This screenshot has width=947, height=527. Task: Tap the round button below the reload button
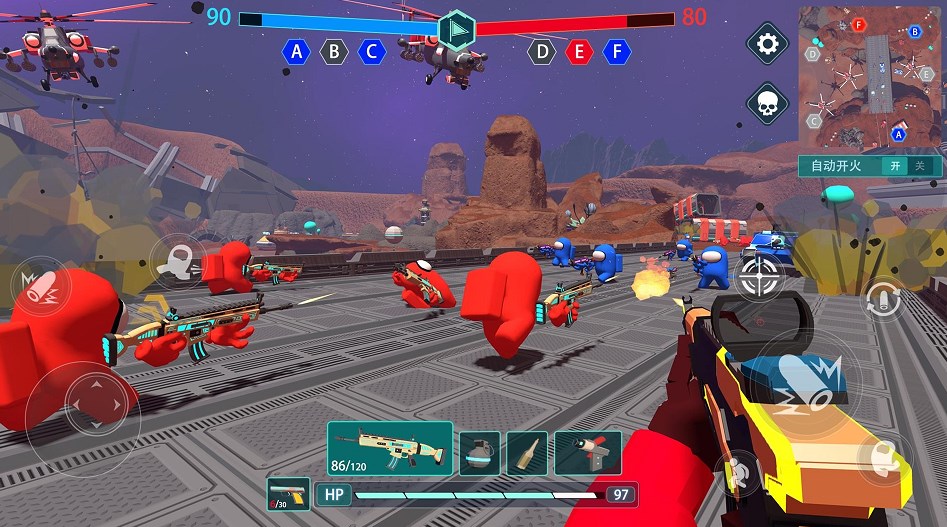[884, 459]
